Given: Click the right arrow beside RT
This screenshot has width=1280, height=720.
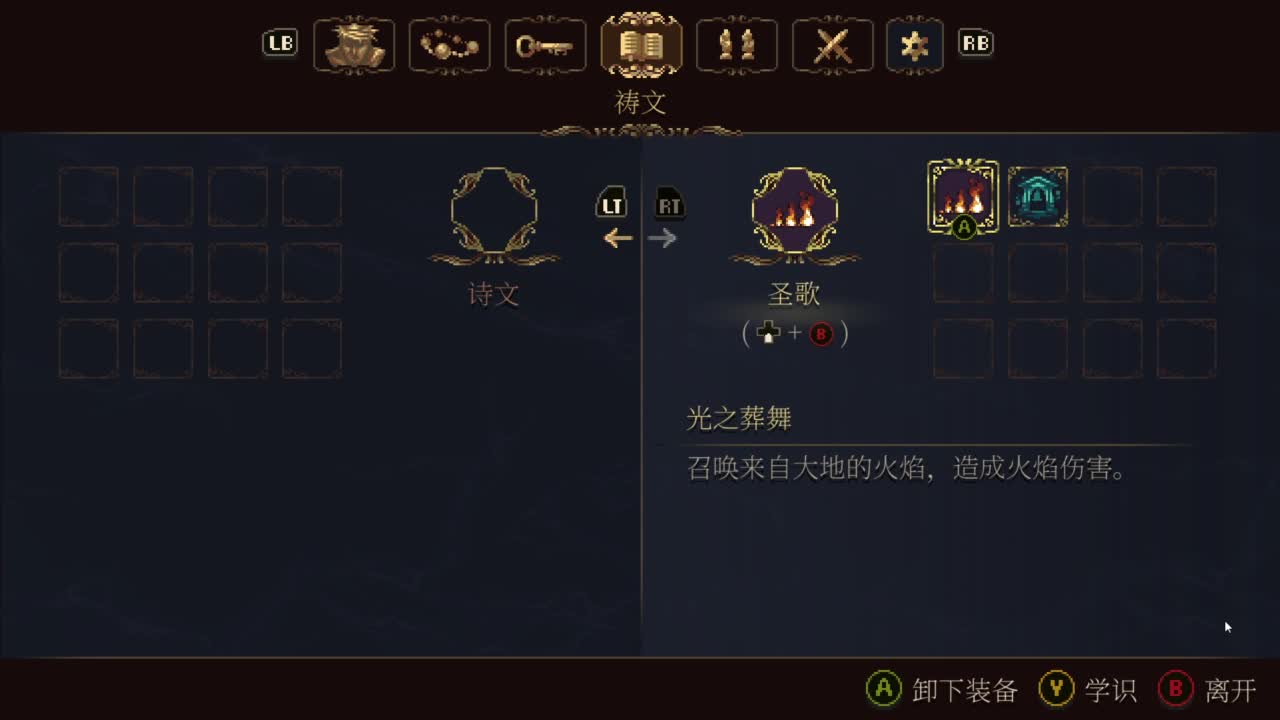Looking at the screenshot, I should 664,238.
